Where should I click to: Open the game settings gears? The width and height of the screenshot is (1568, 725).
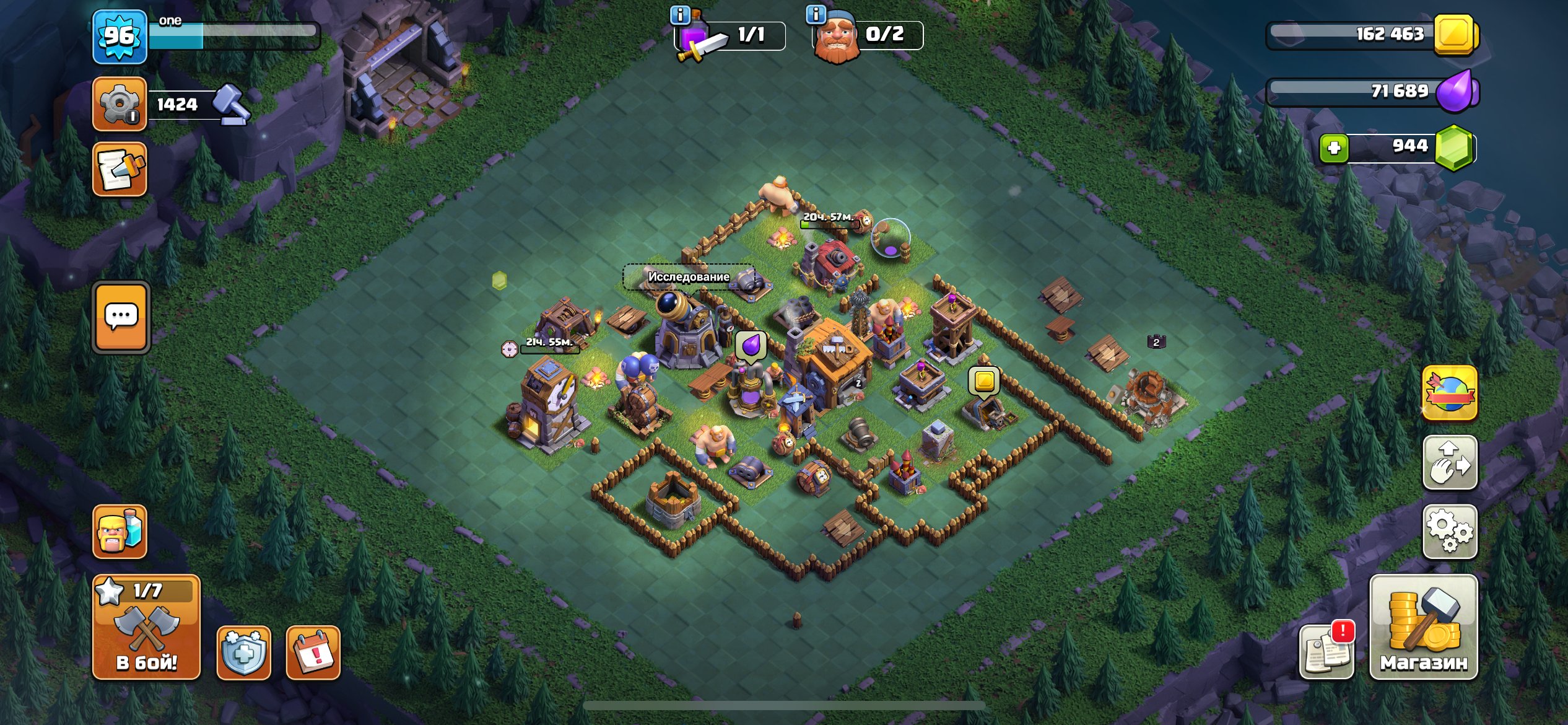point(1450,531)
